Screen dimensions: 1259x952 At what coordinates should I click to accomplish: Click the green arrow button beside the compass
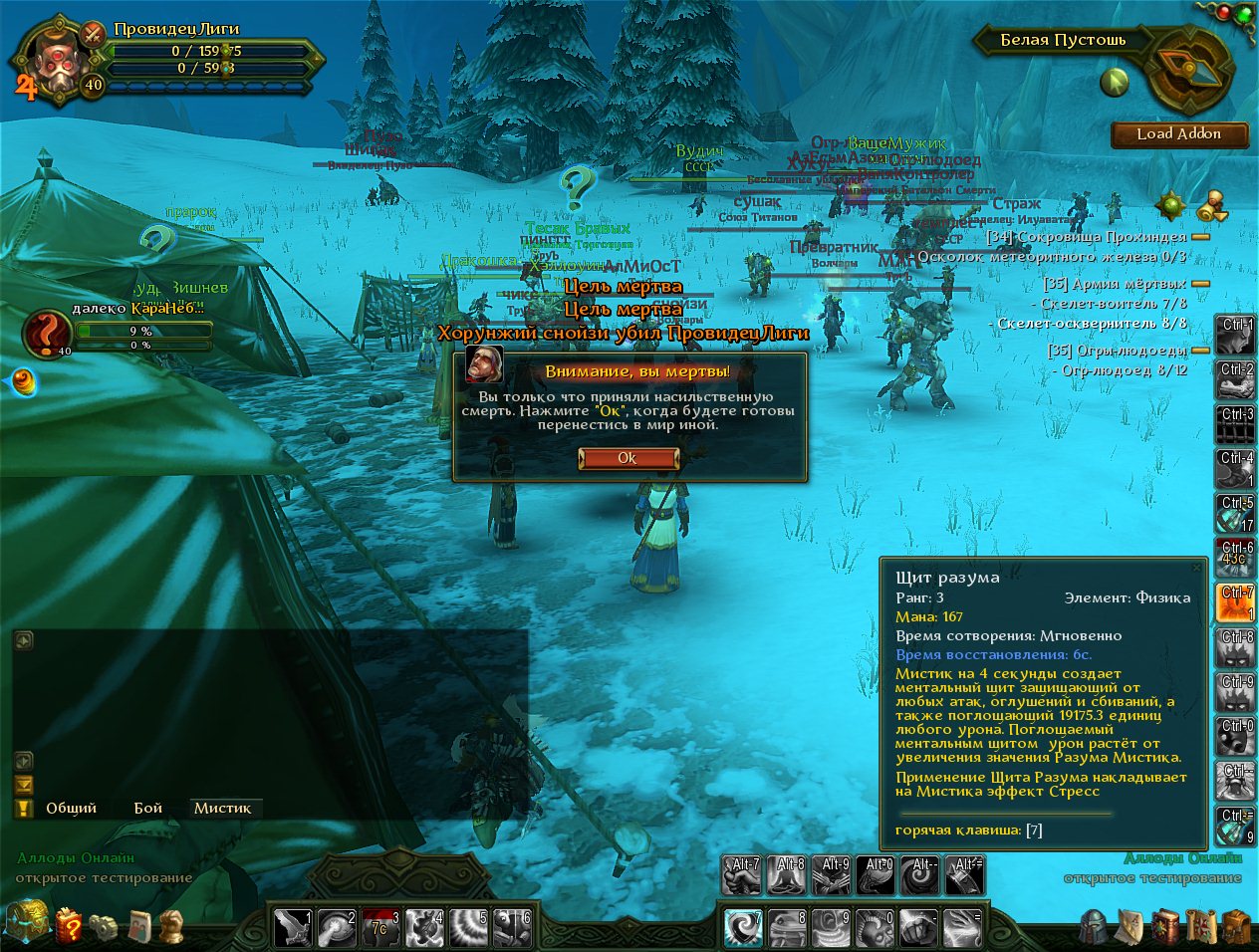(1115, 82)
